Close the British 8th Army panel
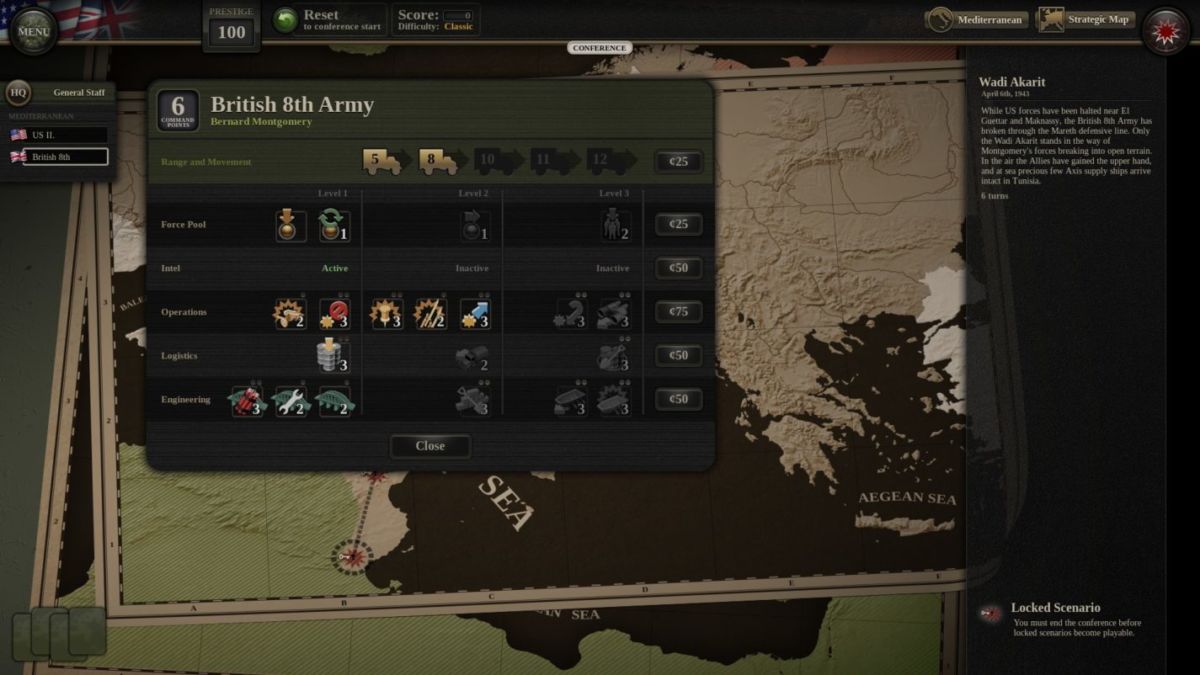Screen dimensions: 1200x675 430,446
